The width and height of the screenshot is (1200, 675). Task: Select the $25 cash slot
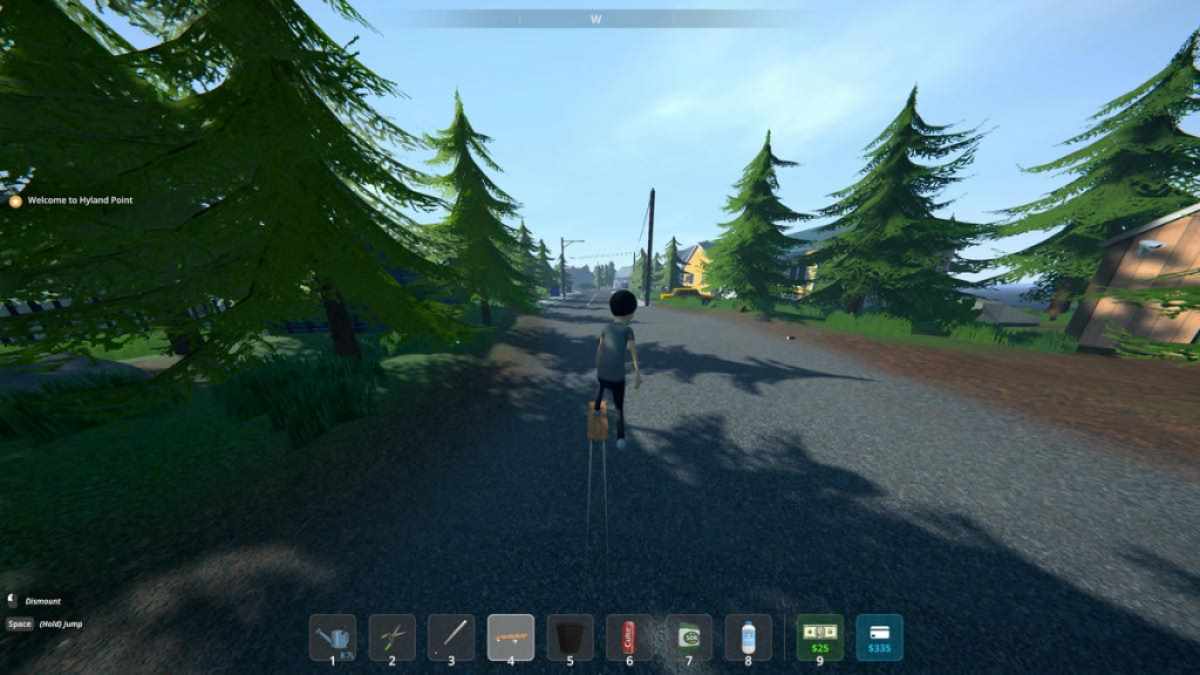pyautogui.click(x=820, y=637)
